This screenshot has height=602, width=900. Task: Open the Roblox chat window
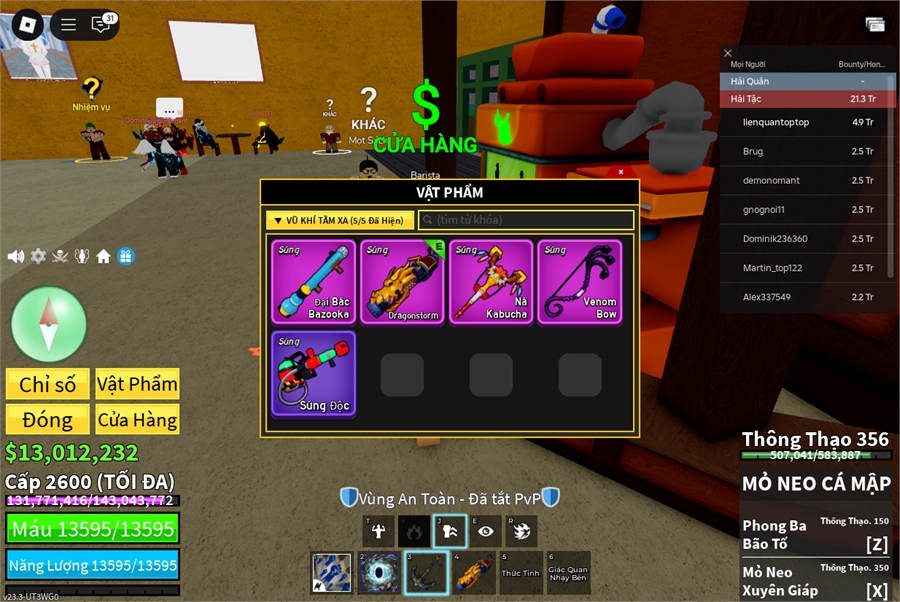(101, 24)
